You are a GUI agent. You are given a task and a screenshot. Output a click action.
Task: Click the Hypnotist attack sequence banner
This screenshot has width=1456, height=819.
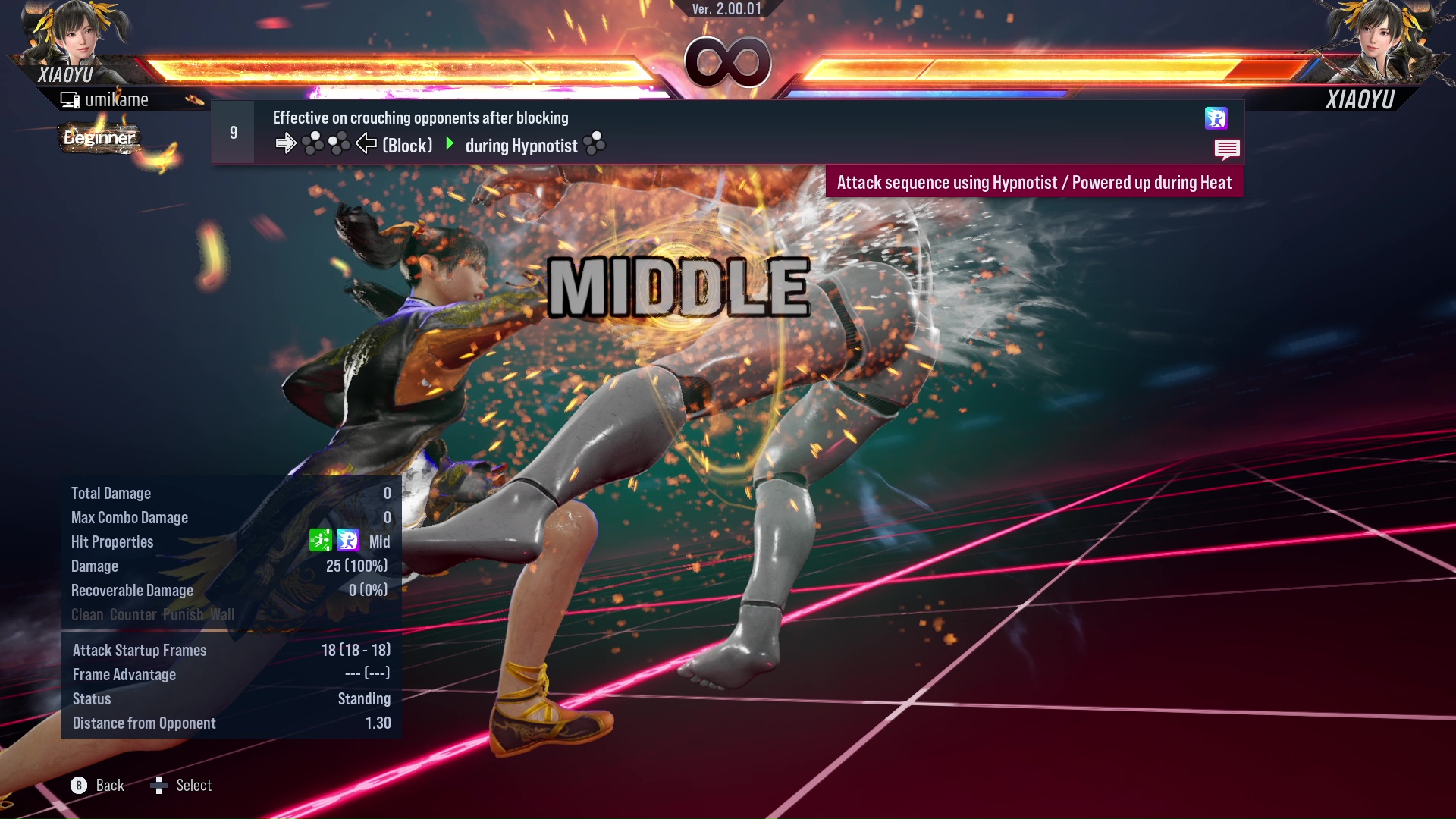pos(1034,182)
